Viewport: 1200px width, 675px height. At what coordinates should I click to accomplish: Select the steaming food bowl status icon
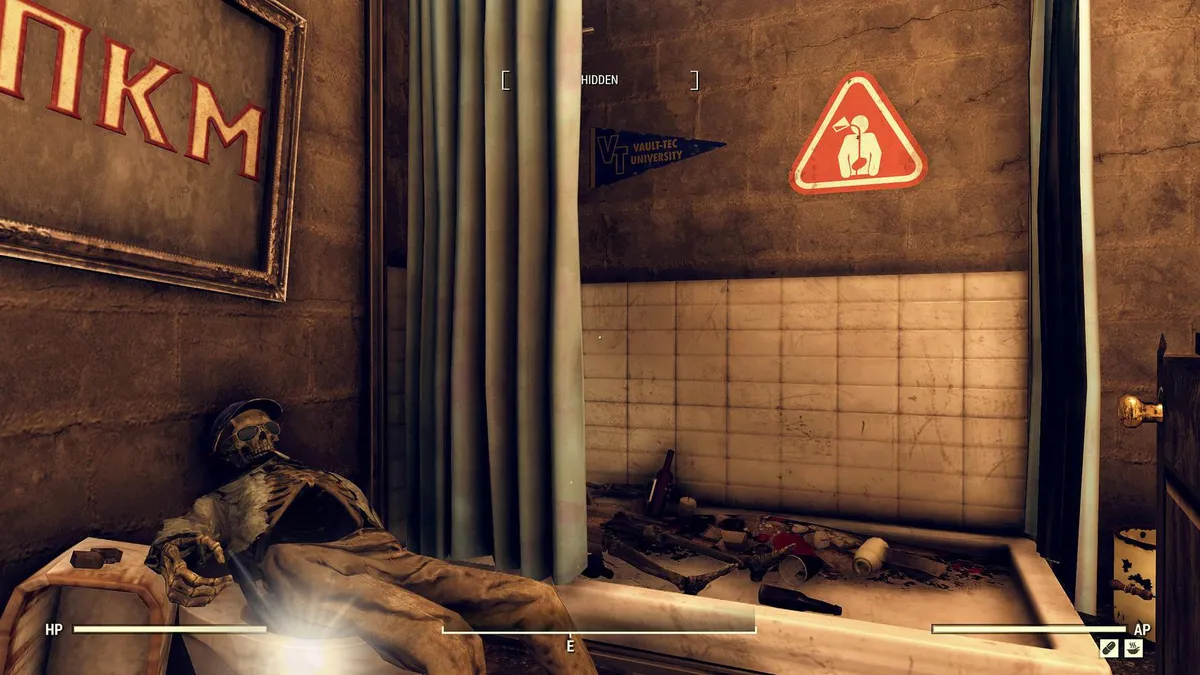pyautogui.click(x=1133, y=648)
